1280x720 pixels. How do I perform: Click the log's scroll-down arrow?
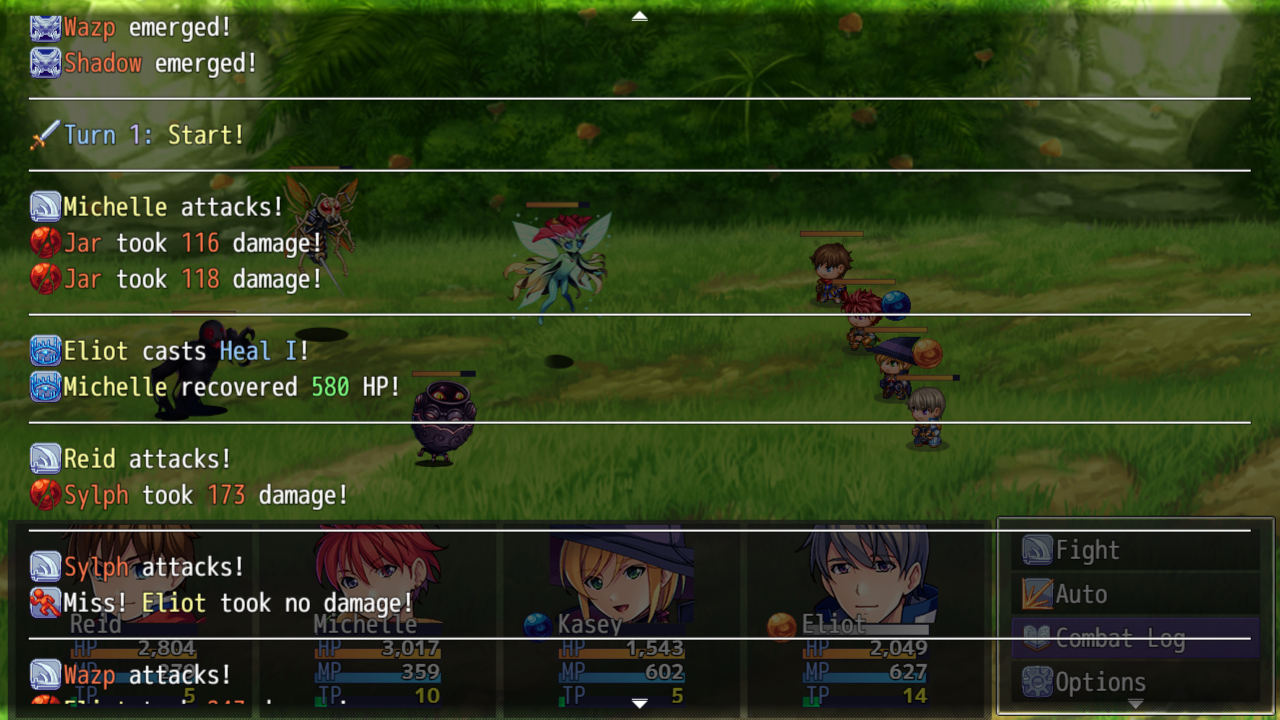[640, 704]
